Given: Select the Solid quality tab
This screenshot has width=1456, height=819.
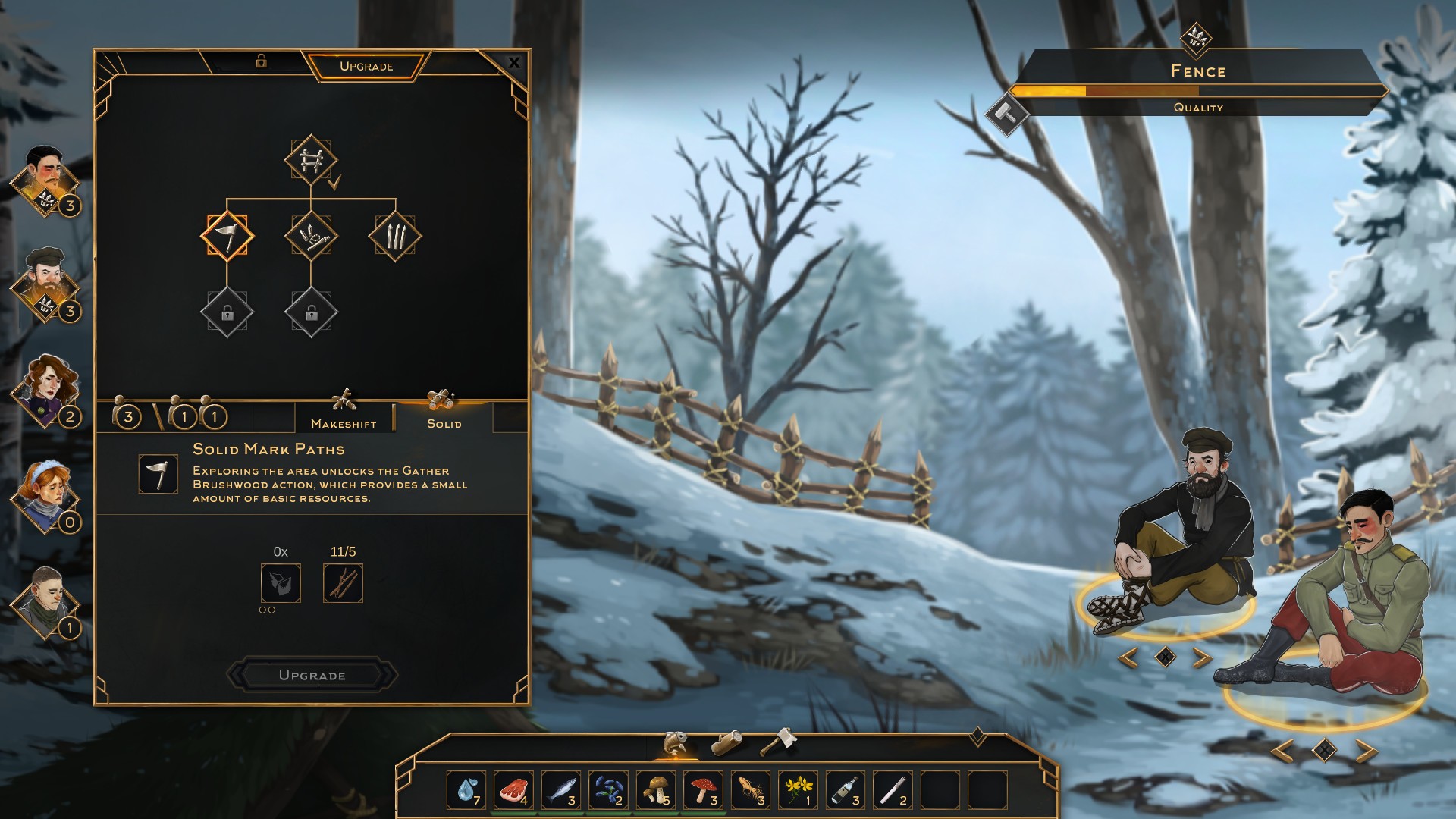Looking at the screenshot, I should tap(444, 416).
